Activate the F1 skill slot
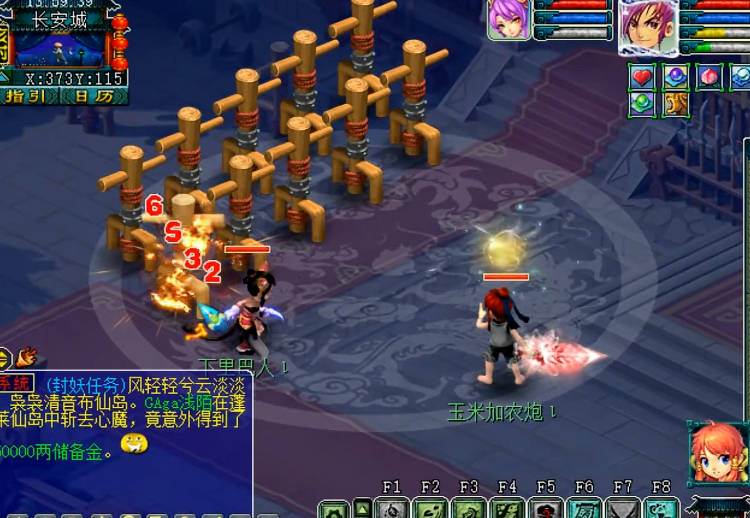Viewport: 750px width, 518px height. [x=391, y=508]
